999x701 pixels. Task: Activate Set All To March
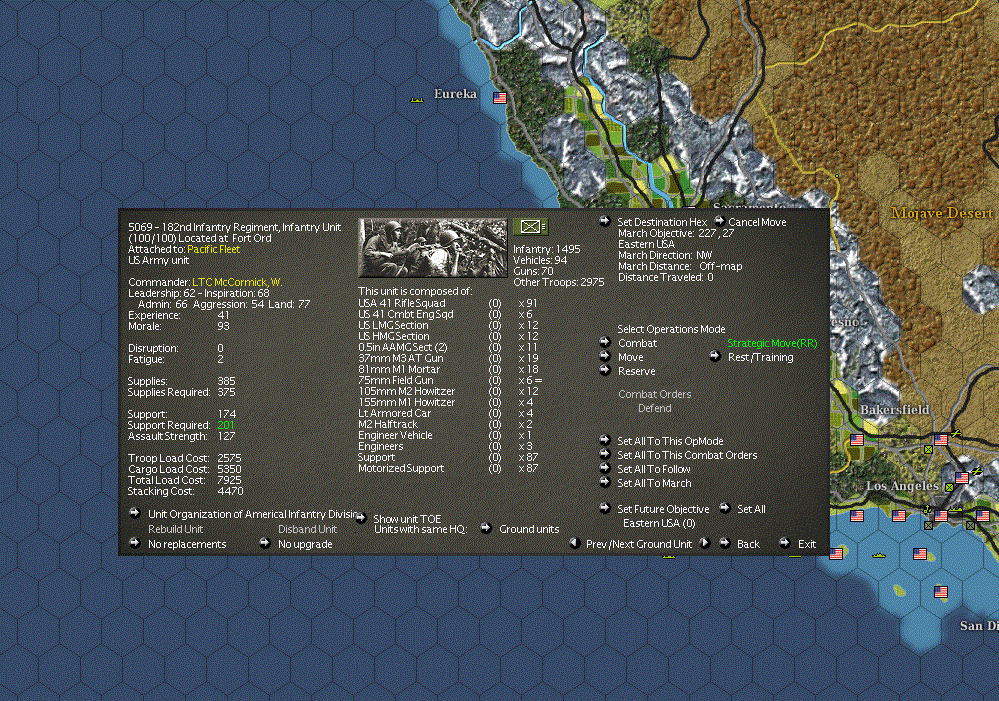pos(654,483)
